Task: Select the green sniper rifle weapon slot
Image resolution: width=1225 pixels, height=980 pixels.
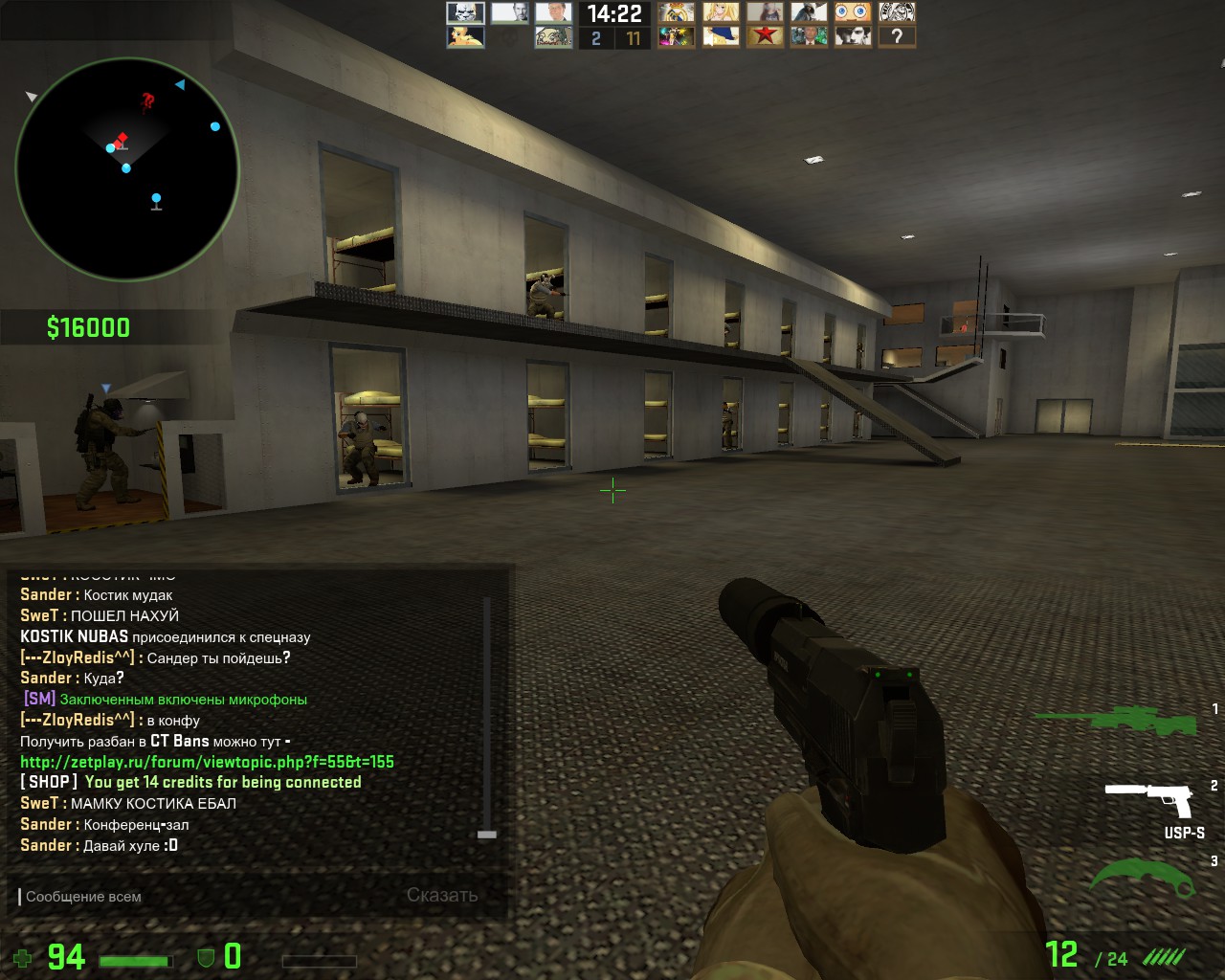Action: tap(1116, 718)
